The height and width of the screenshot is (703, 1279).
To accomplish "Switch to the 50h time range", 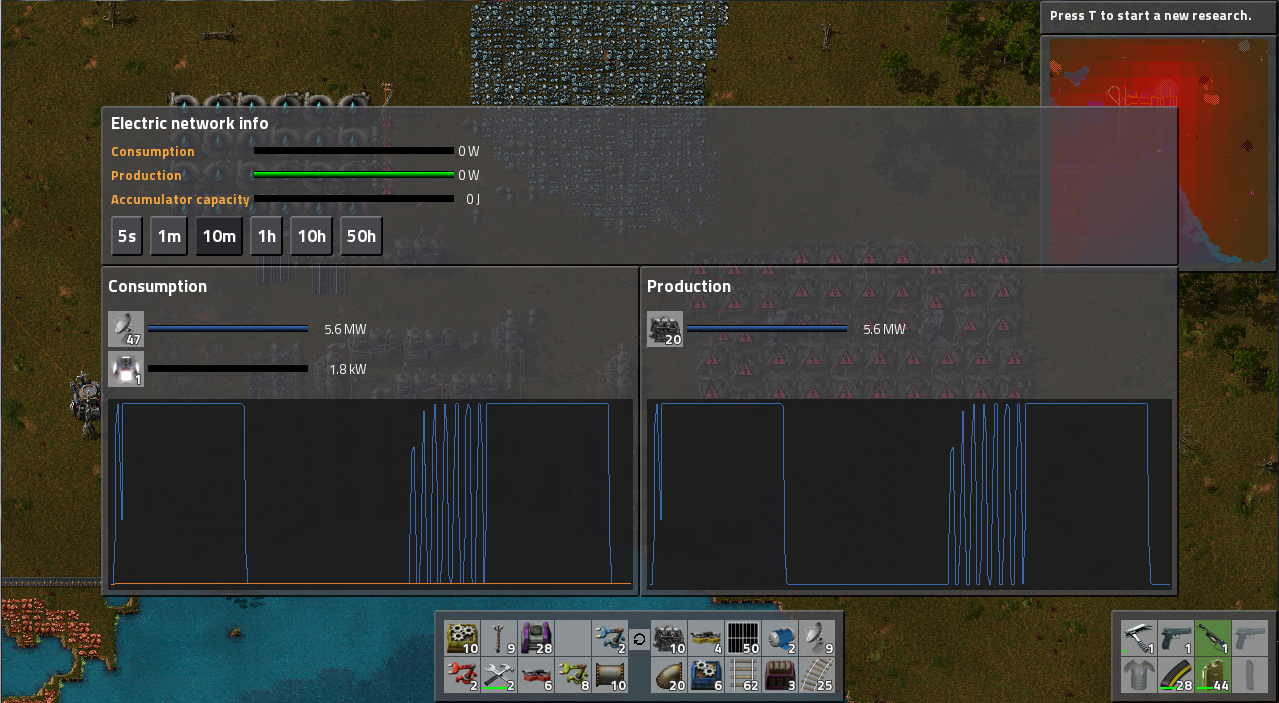I will [361, 237].
